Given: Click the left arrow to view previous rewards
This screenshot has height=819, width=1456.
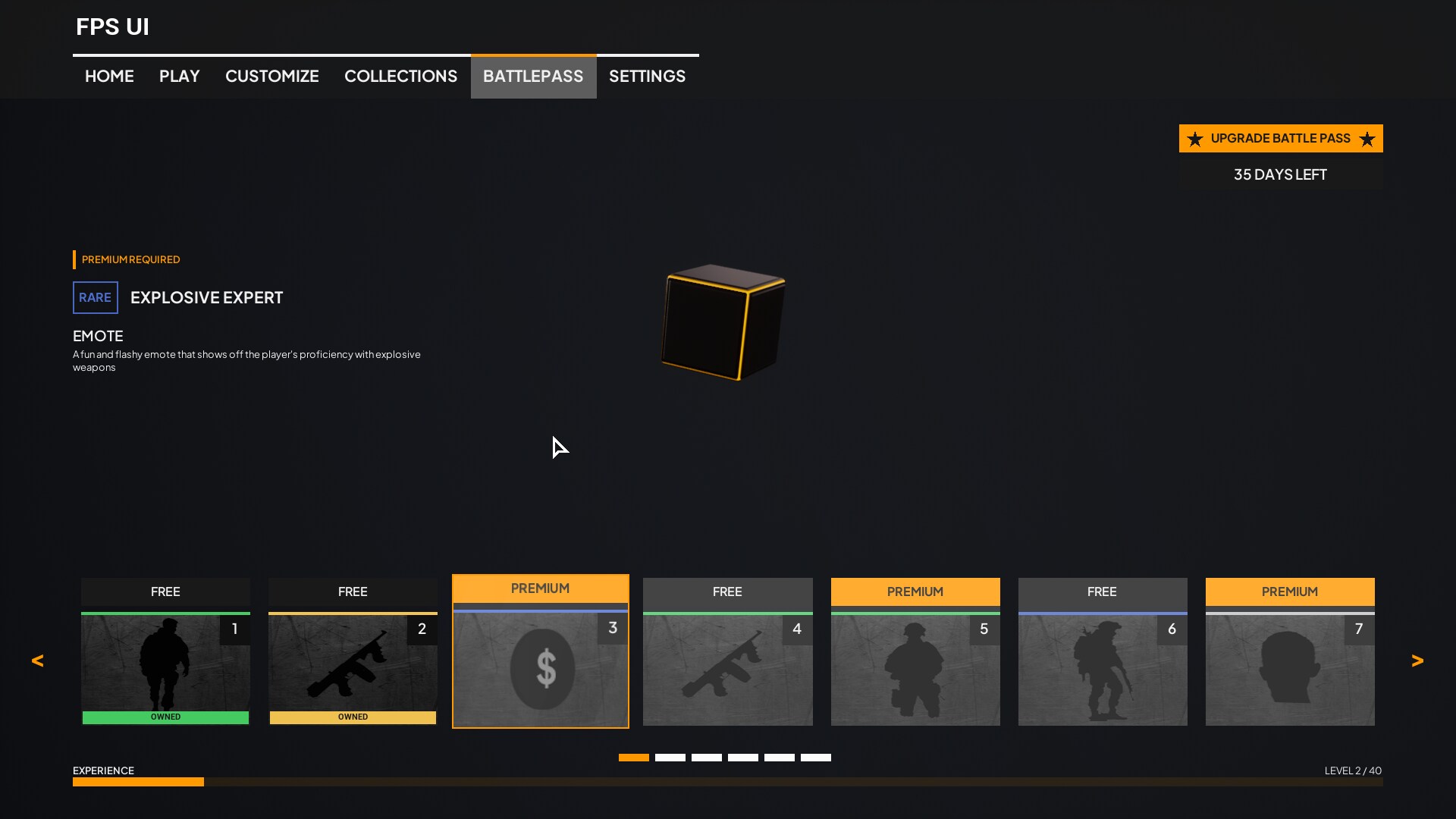Looking at the screenshot, I should coord(37,661).
